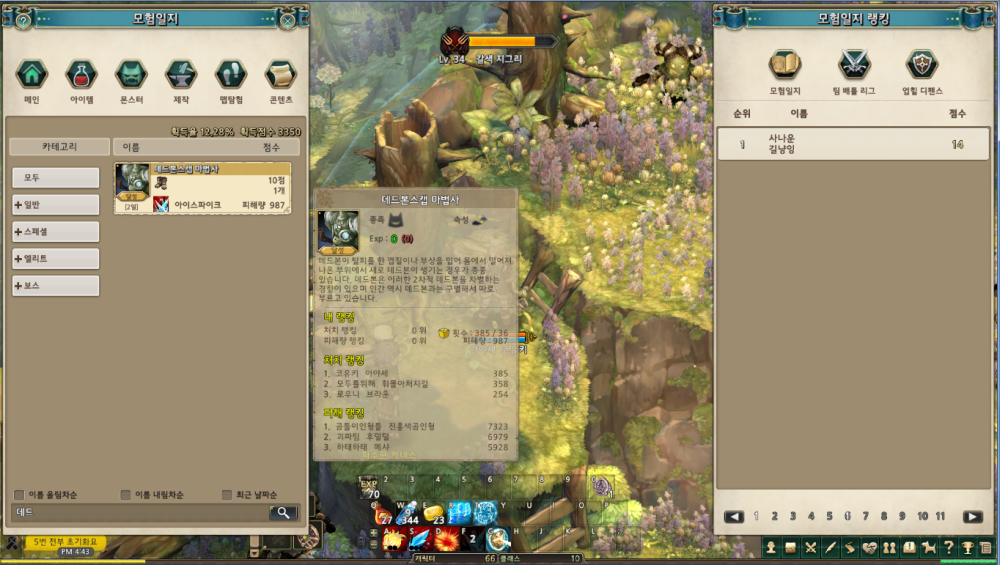The width and height of the screenshot is (1000, 565).
Task: Select the rank 1 사냐운 길냥잉 row
Action: (853, 144)
